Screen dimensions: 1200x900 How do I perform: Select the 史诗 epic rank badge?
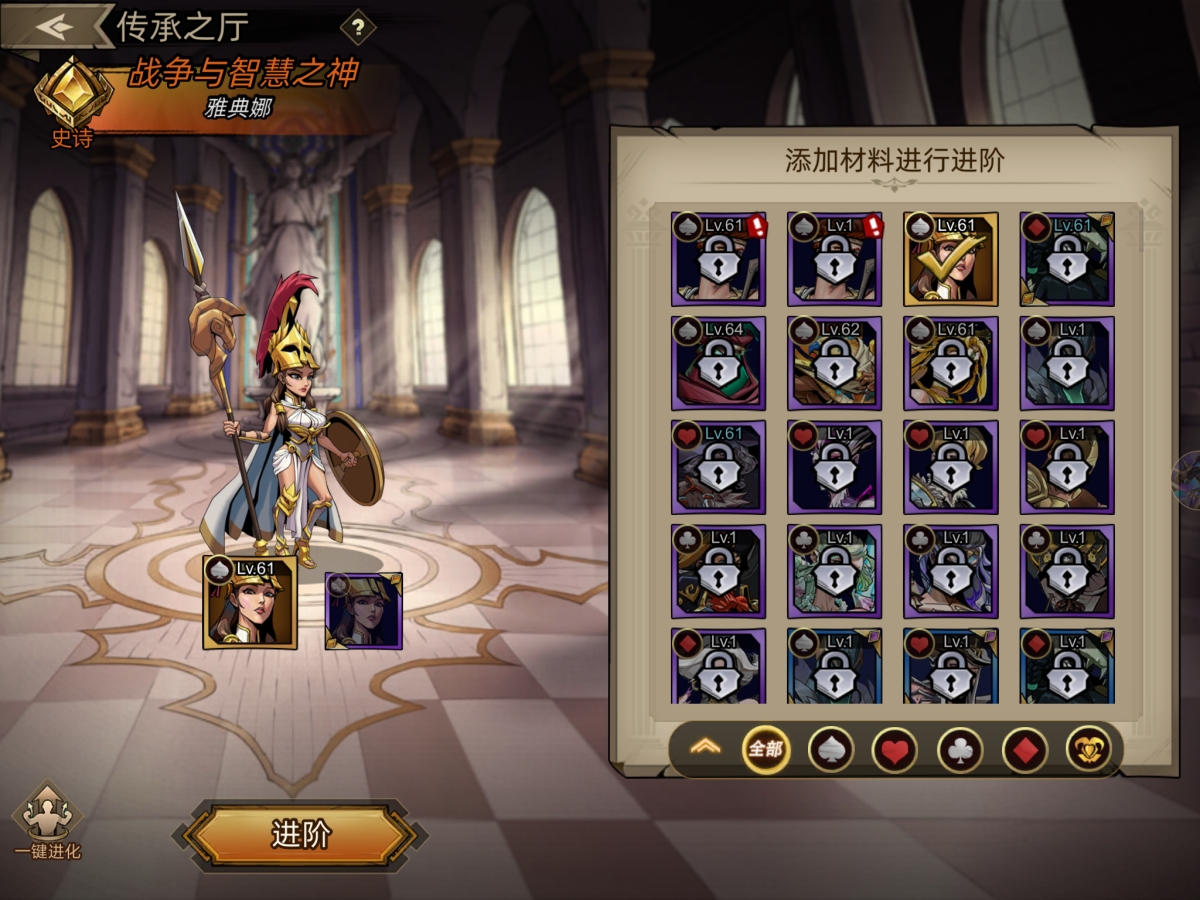coord(72,102)
